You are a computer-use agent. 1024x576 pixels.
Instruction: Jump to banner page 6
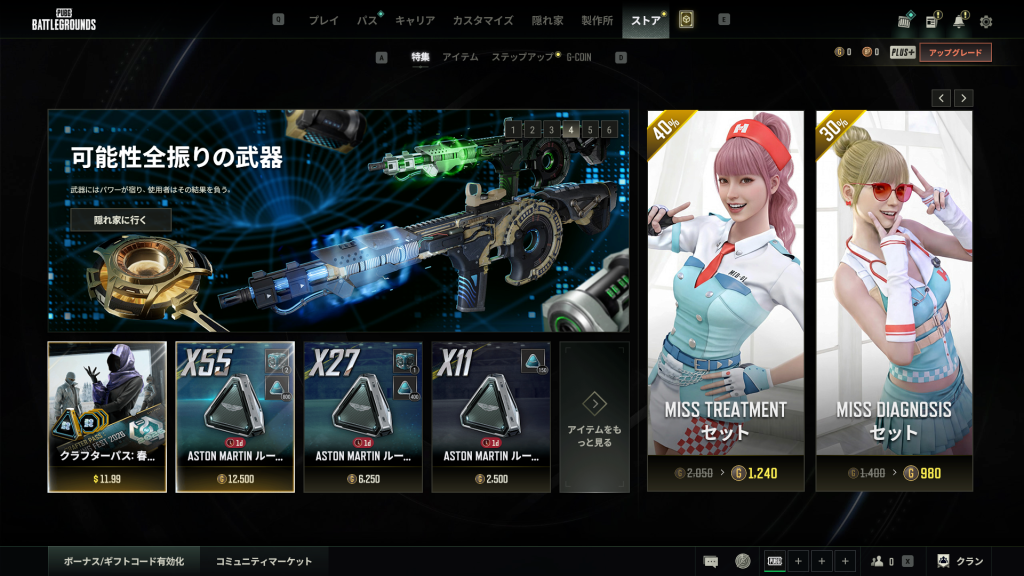pos(609,129)
